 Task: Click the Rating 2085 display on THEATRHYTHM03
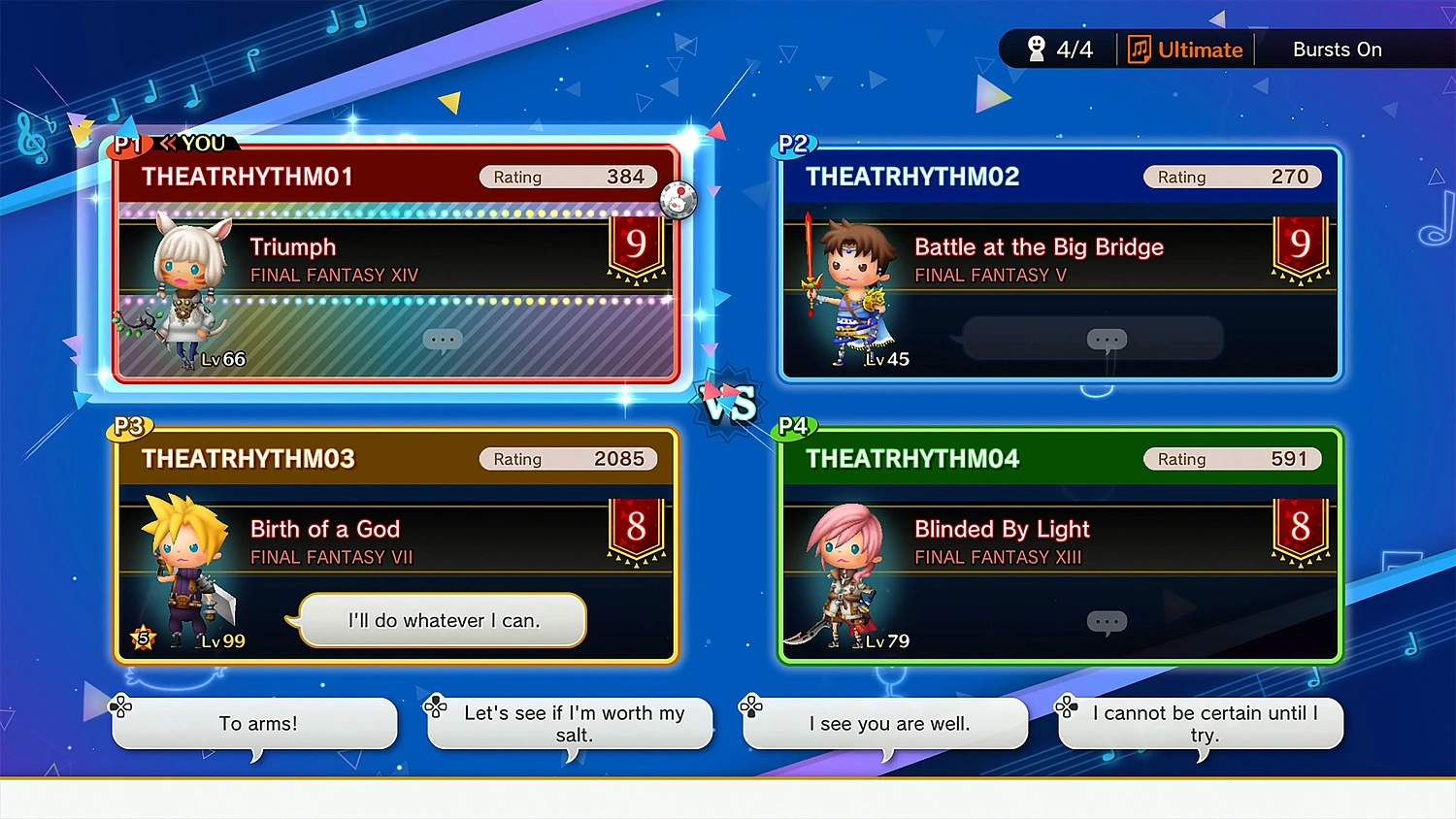tap(569, 458)
